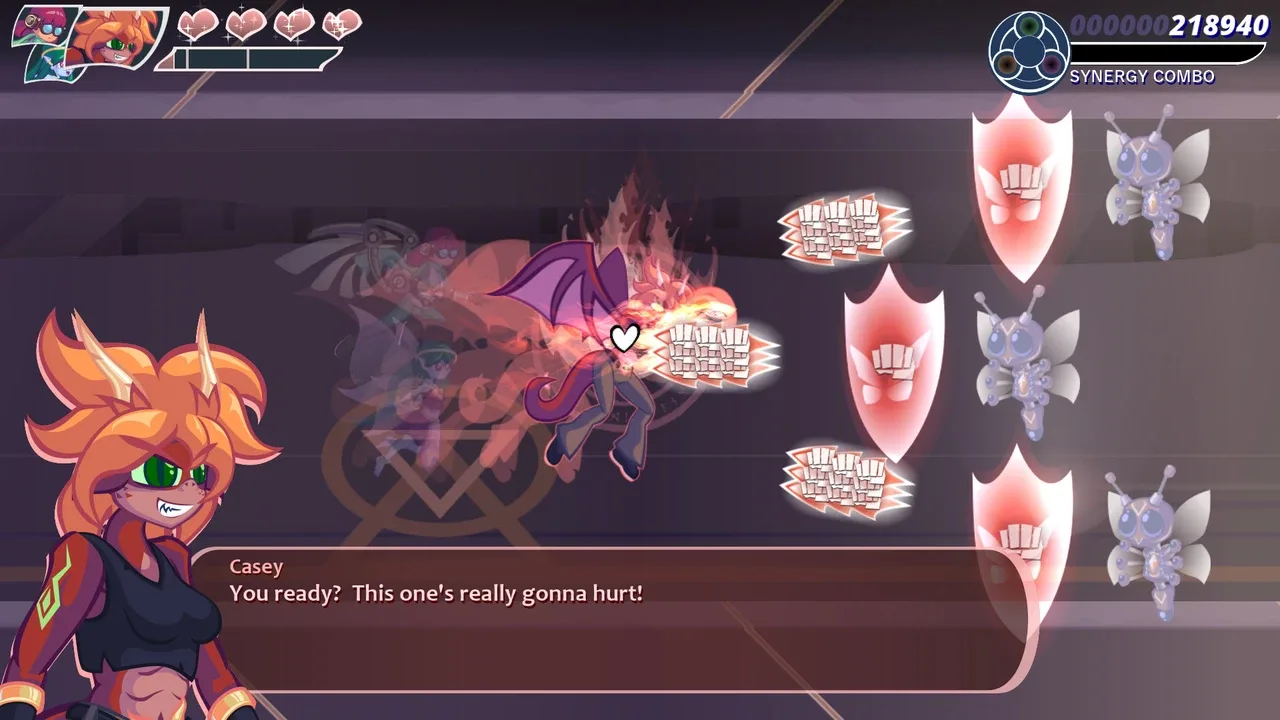Select Casey's orange-haired portrait in the HUD

[116, 42]
